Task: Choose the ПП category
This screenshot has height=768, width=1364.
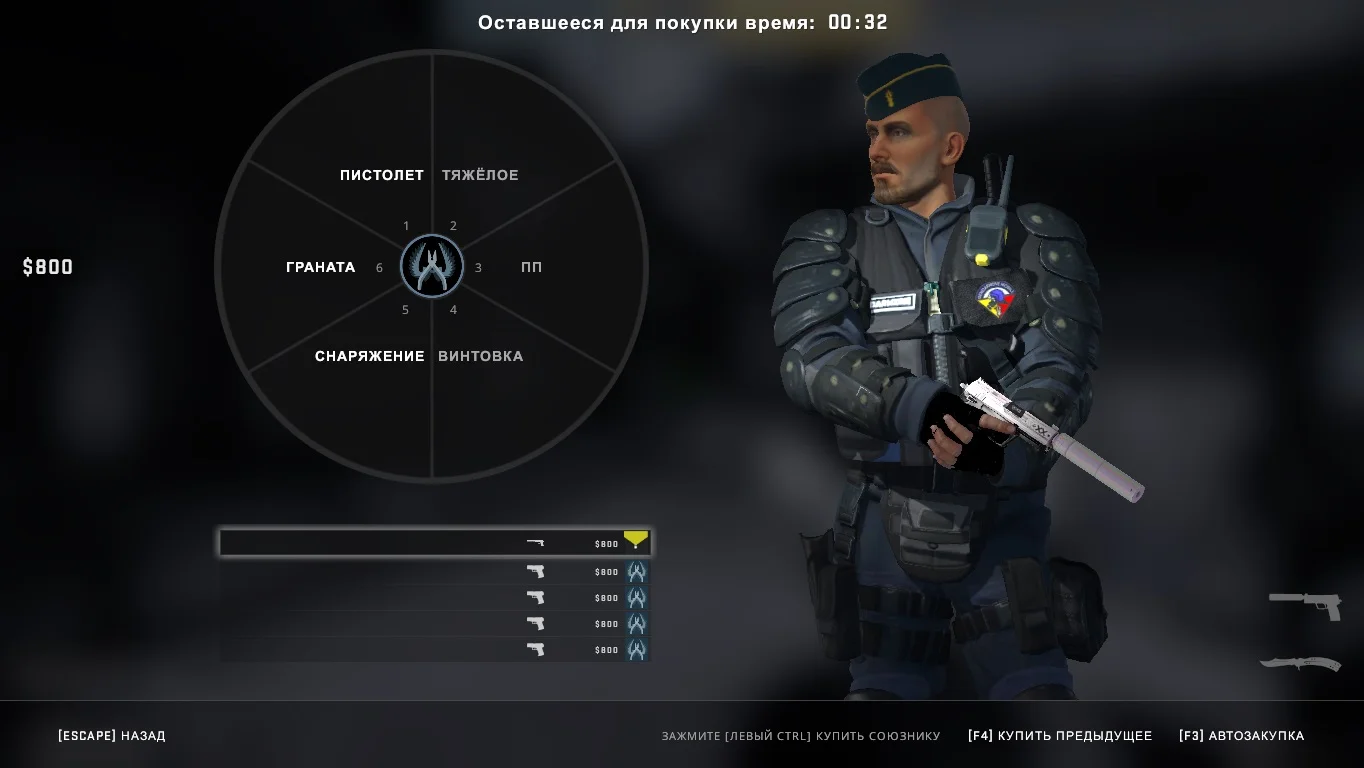Action: click(x=531, y=267)
